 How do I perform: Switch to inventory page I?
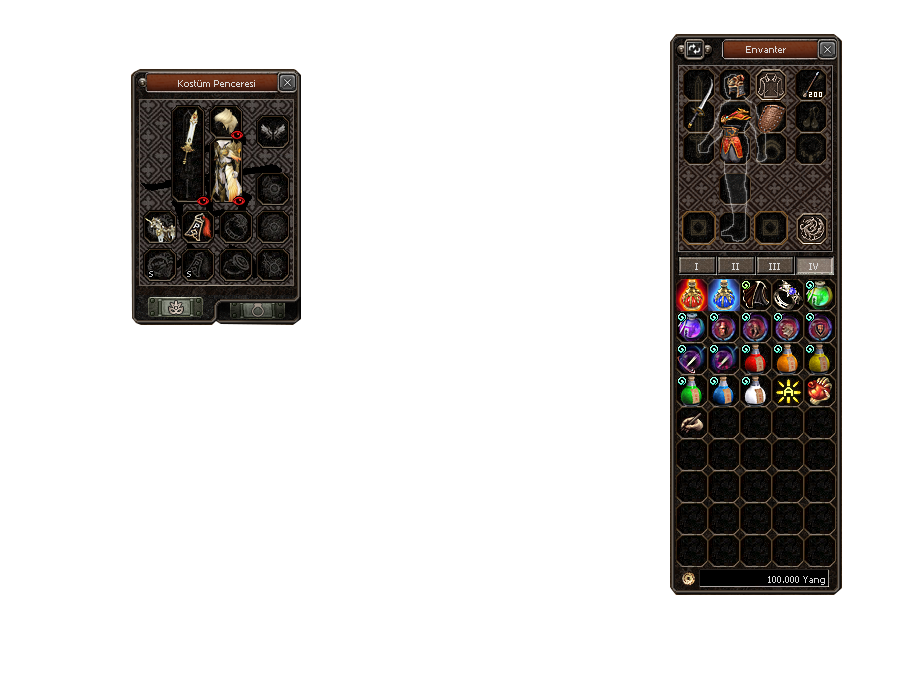click(696, 266)
